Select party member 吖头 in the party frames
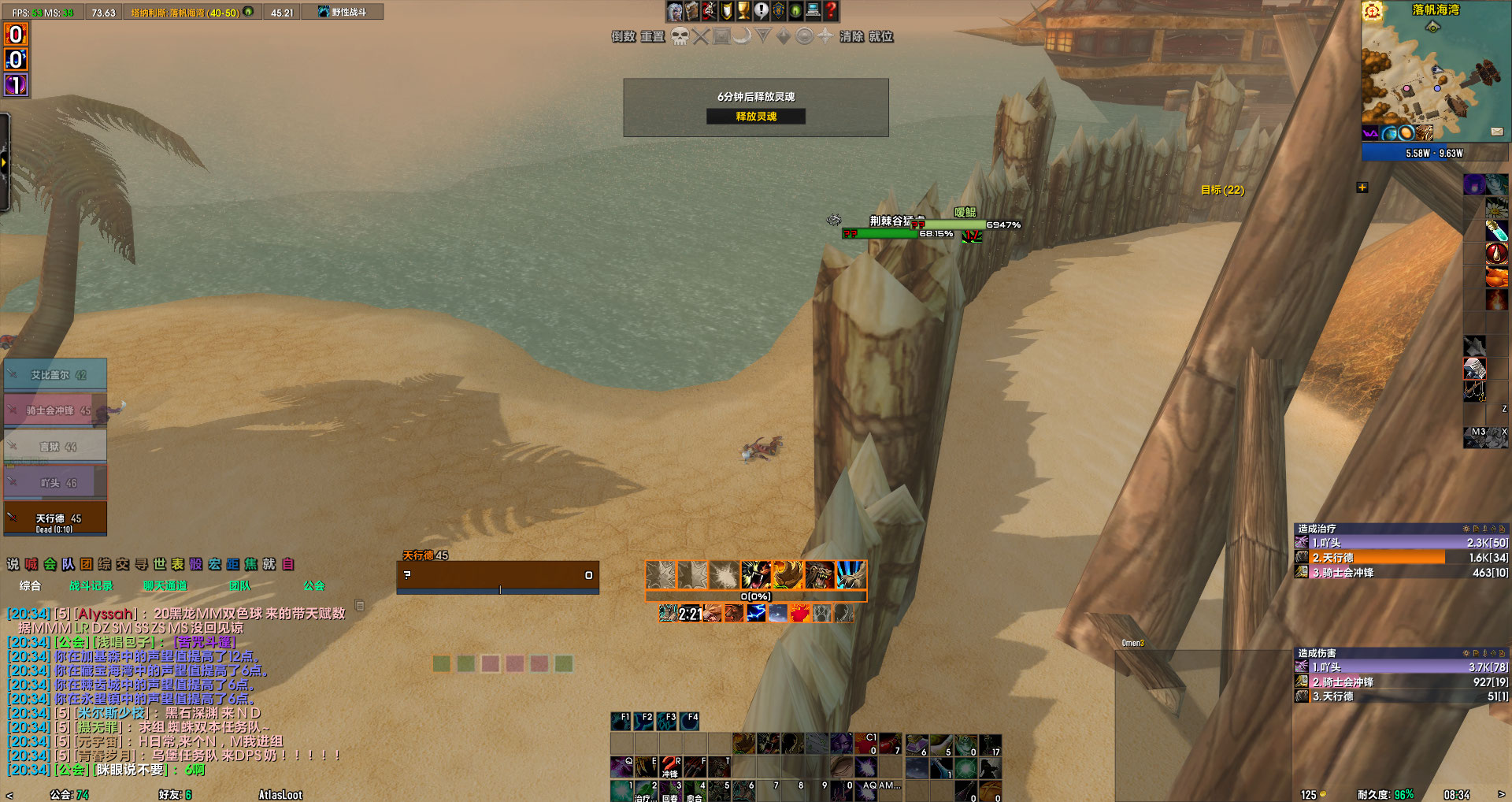This screenshot has width=1512, height=802. click(x=55, y=481)
